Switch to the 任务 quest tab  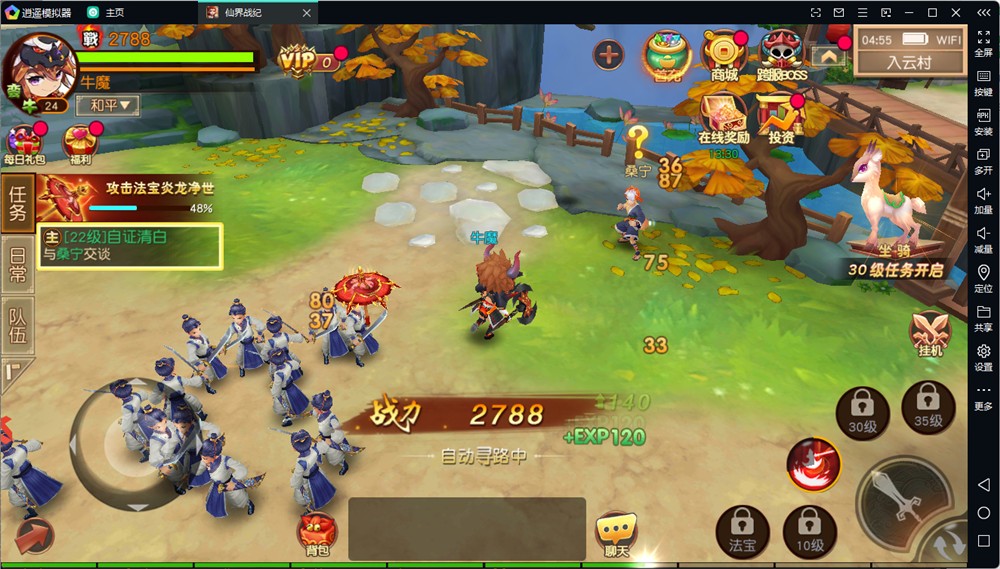[17, 203]
